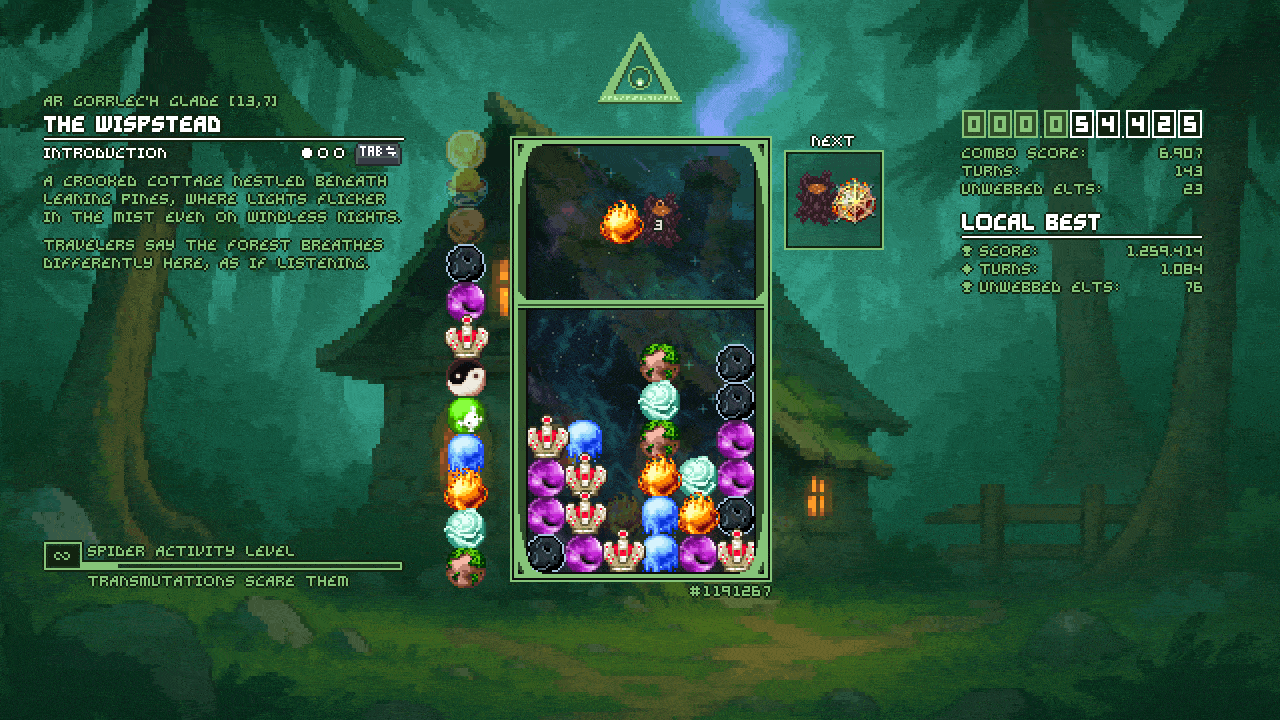Choose the purple orb in the element chain
The image size is (1280, 720).
point(465,301)
